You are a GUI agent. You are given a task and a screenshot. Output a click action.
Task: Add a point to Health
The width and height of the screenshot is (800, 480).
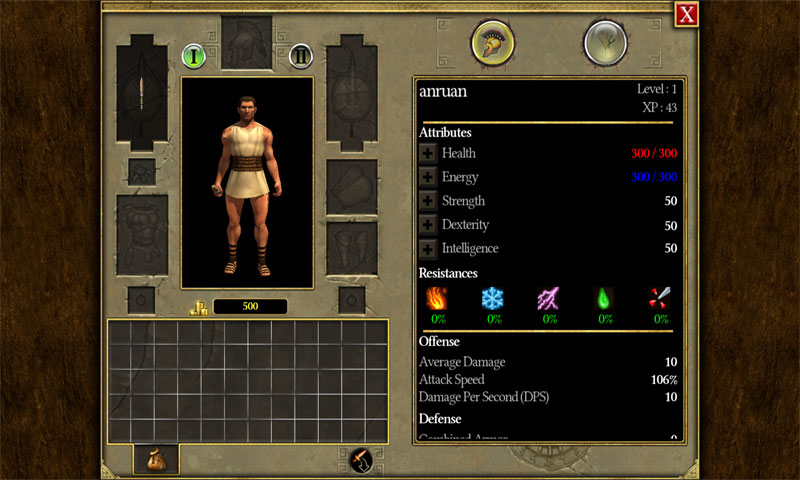coord(428,153)
